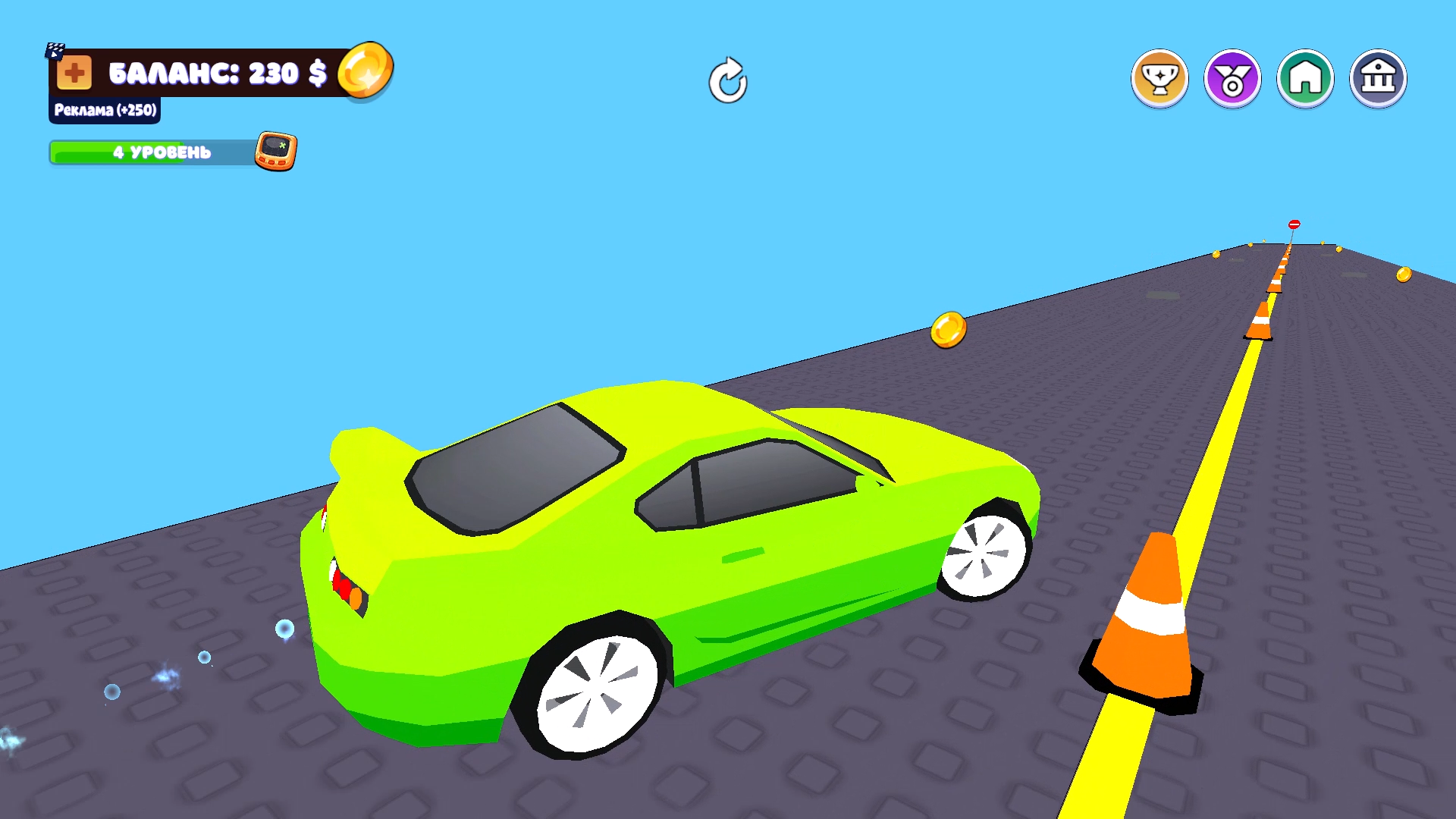Screen dimensions: 1456x819
Task: Open the purple medal achievements icon
Action: click(x=1232, y=77)
